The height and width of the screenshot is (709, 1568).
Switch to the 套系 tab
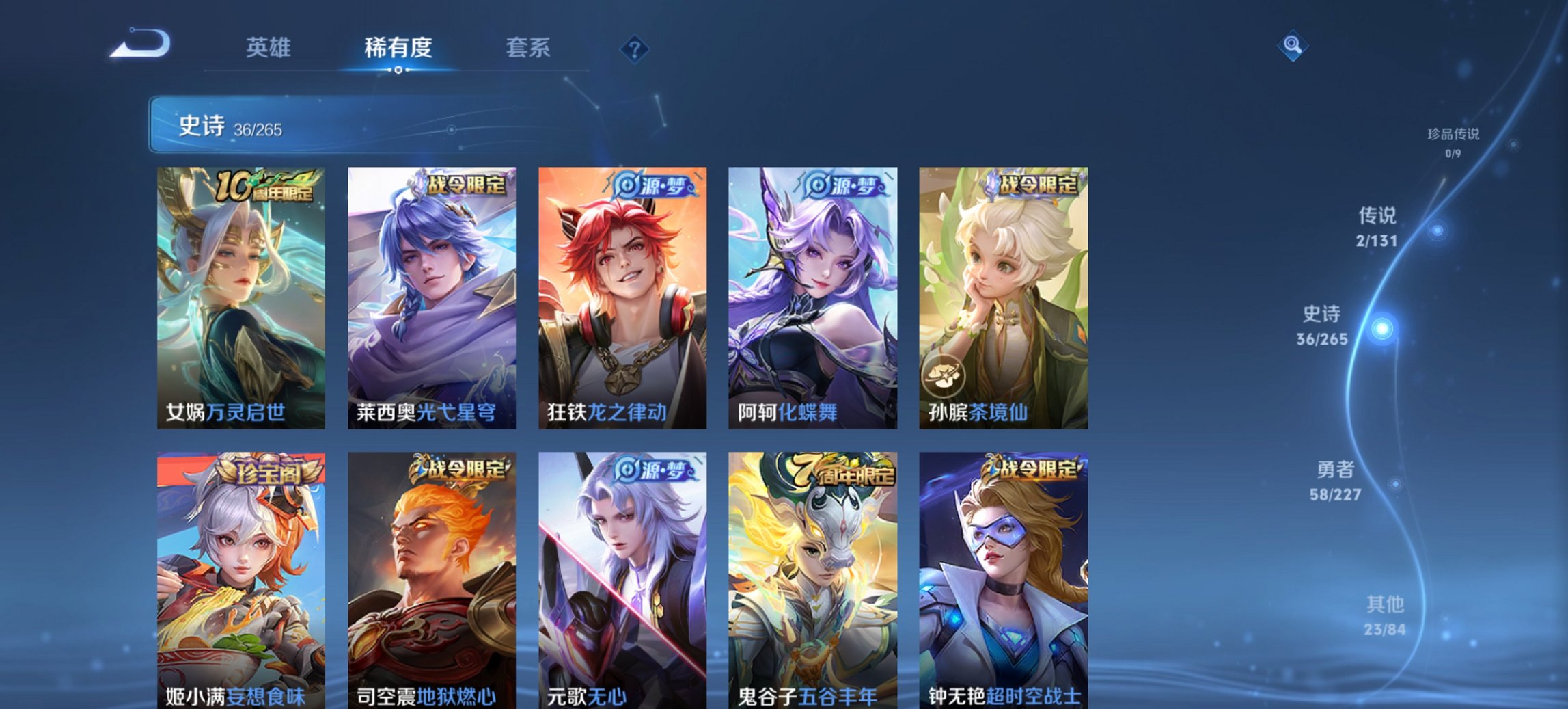[x=529, y=48]
